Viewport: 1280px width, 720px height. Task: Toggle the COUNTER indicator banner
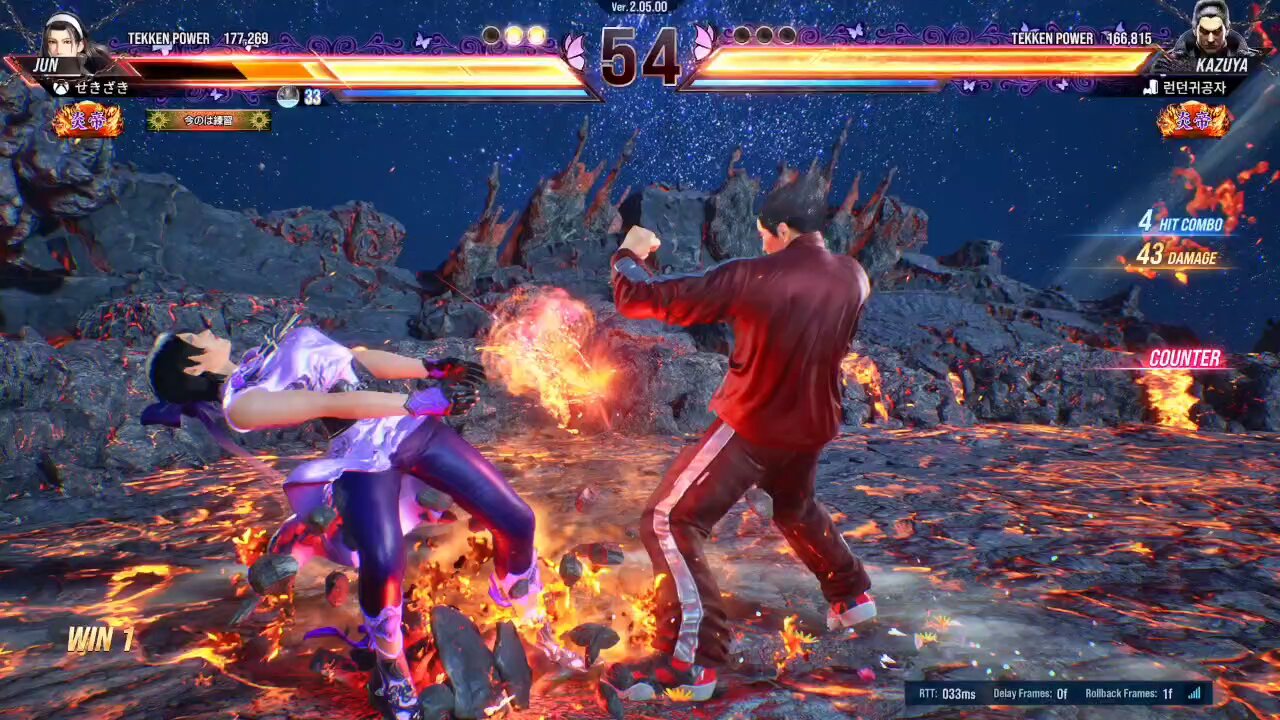(1187, 357)
